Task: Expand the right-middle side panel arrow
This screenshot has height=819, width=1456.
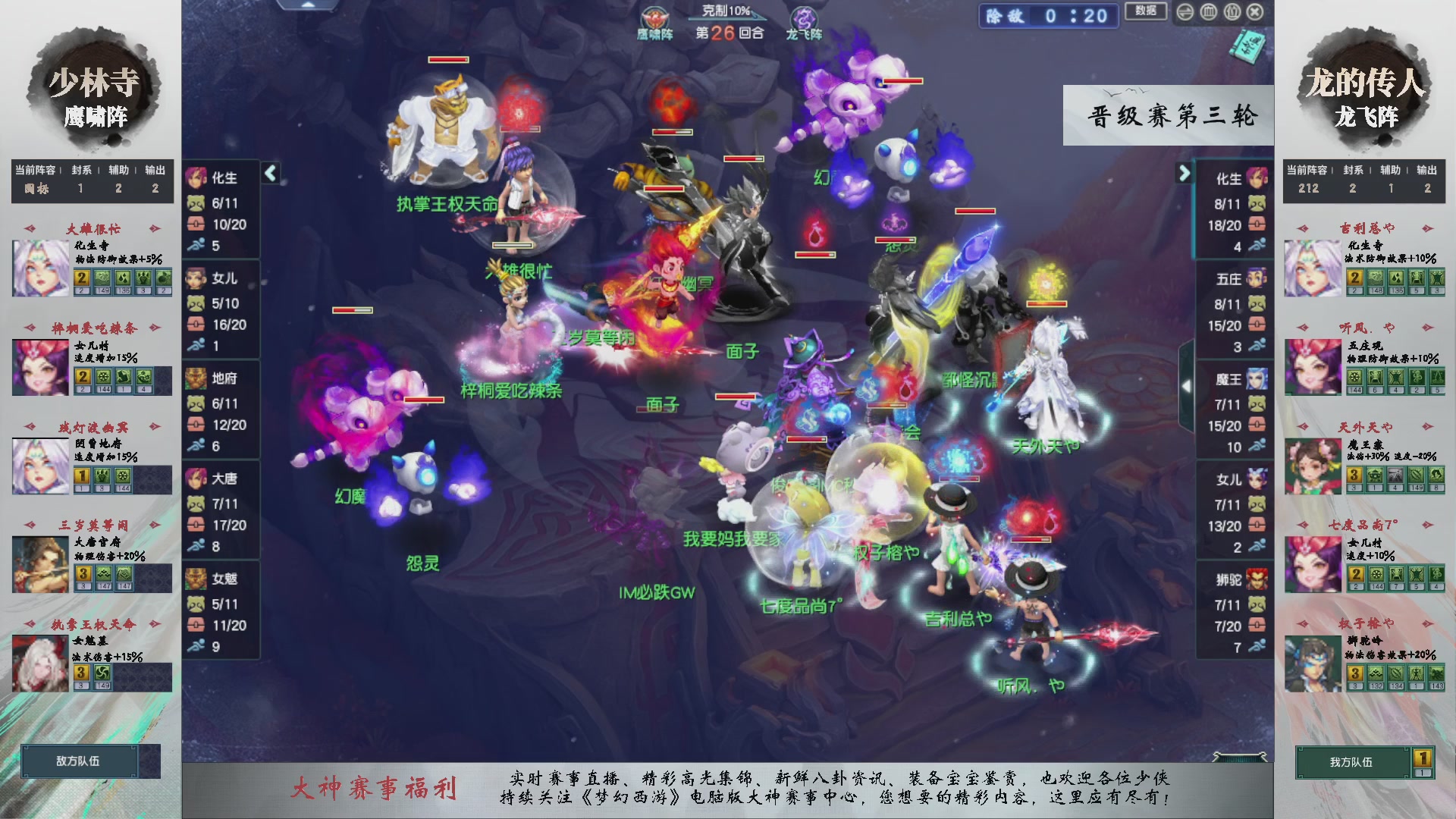Action: (x=1185, y=387)
